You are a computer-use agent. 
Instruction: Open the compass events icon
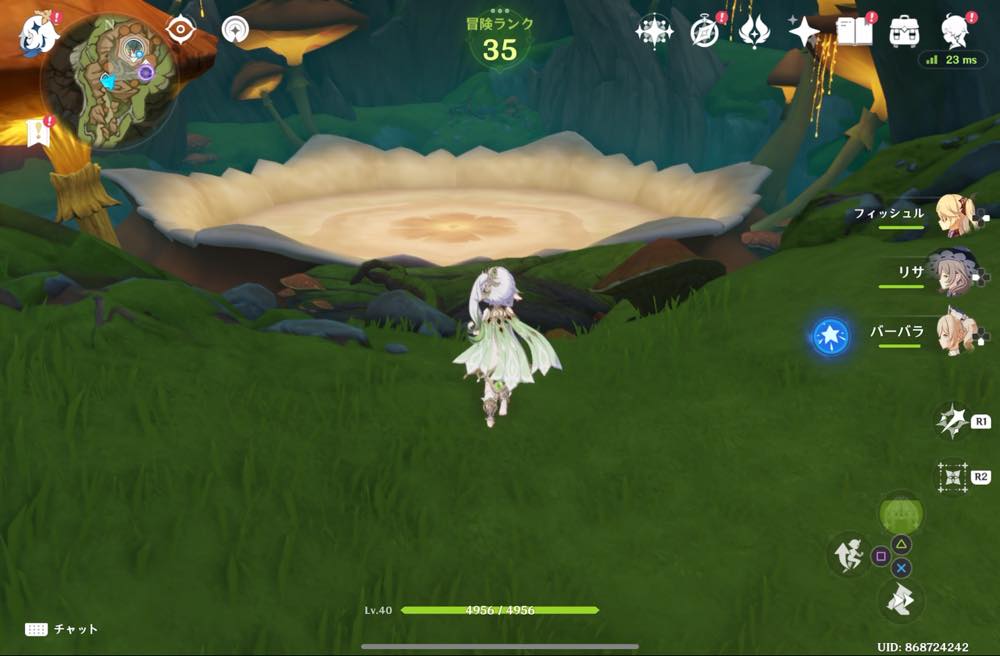pyautogui.click(x=706, y=32)
